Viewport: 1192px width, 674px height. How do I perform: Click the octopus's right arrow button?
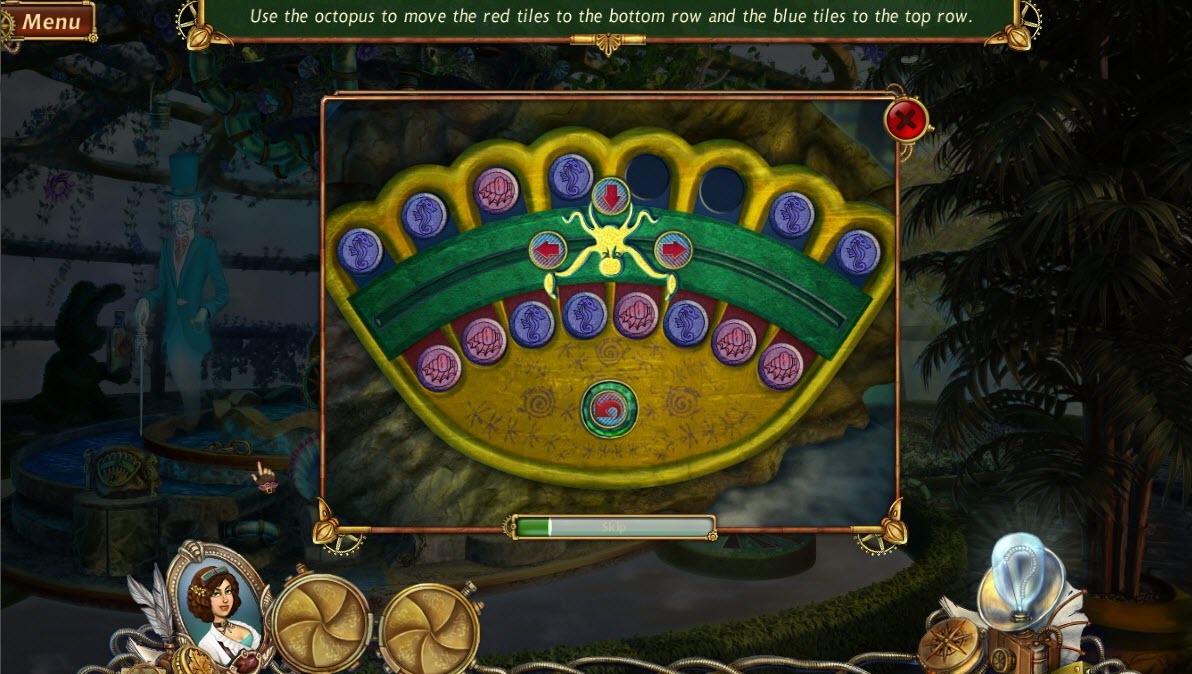pos(673,250)
